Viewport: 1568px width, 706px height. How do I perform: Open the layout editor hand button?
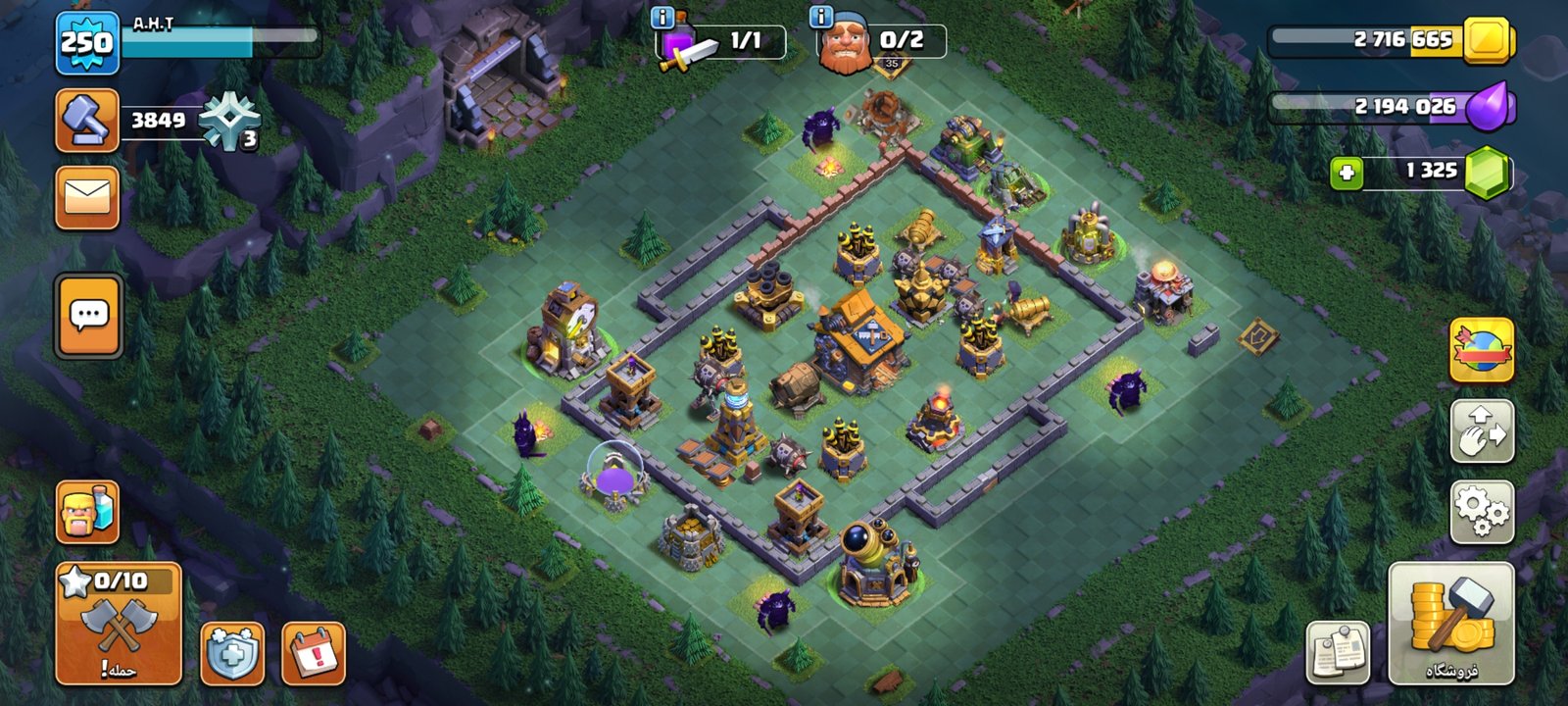pos(1481,431)
